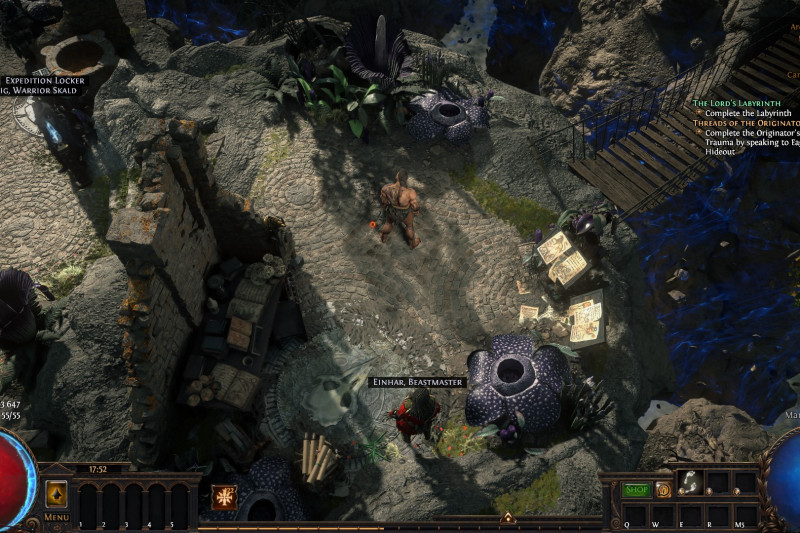The width and height of the screenshot is (800, 533).
Task: Expand the arrow tab above the experience bar
Action: [x=507, y=517]
